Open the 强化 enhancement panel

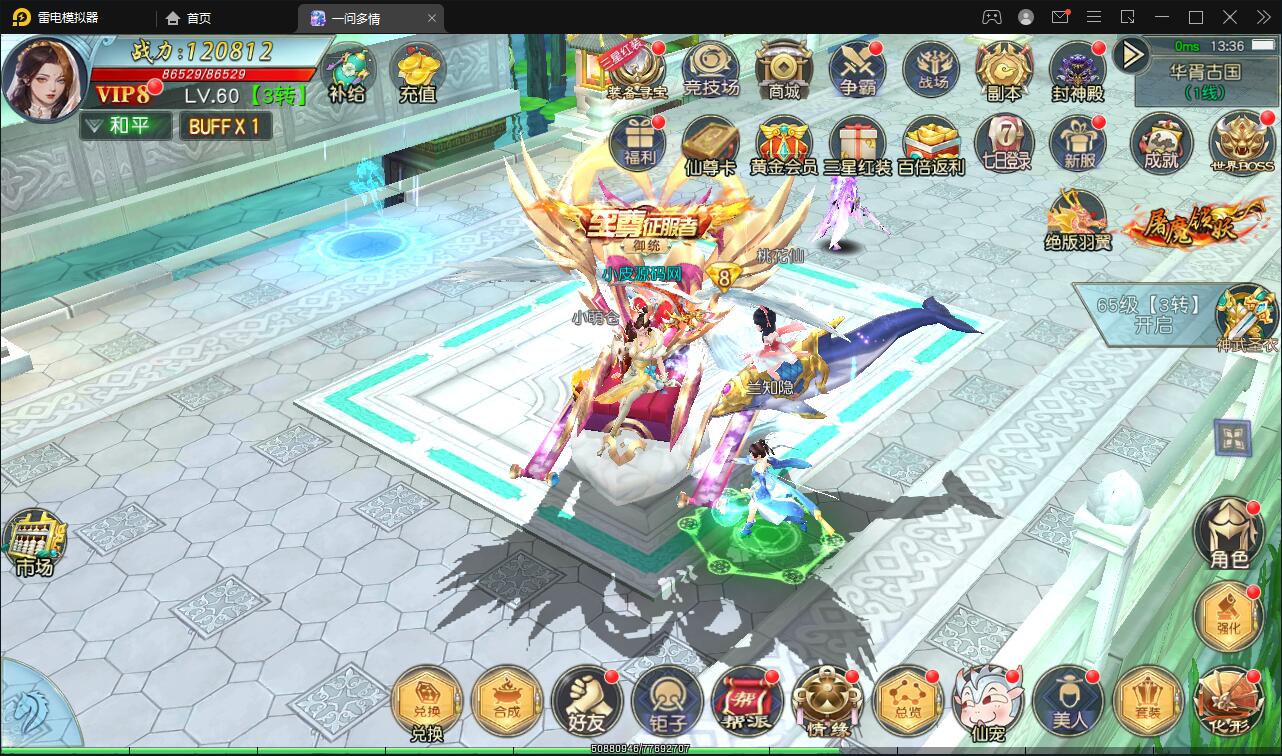click(x=1228, y=617)
